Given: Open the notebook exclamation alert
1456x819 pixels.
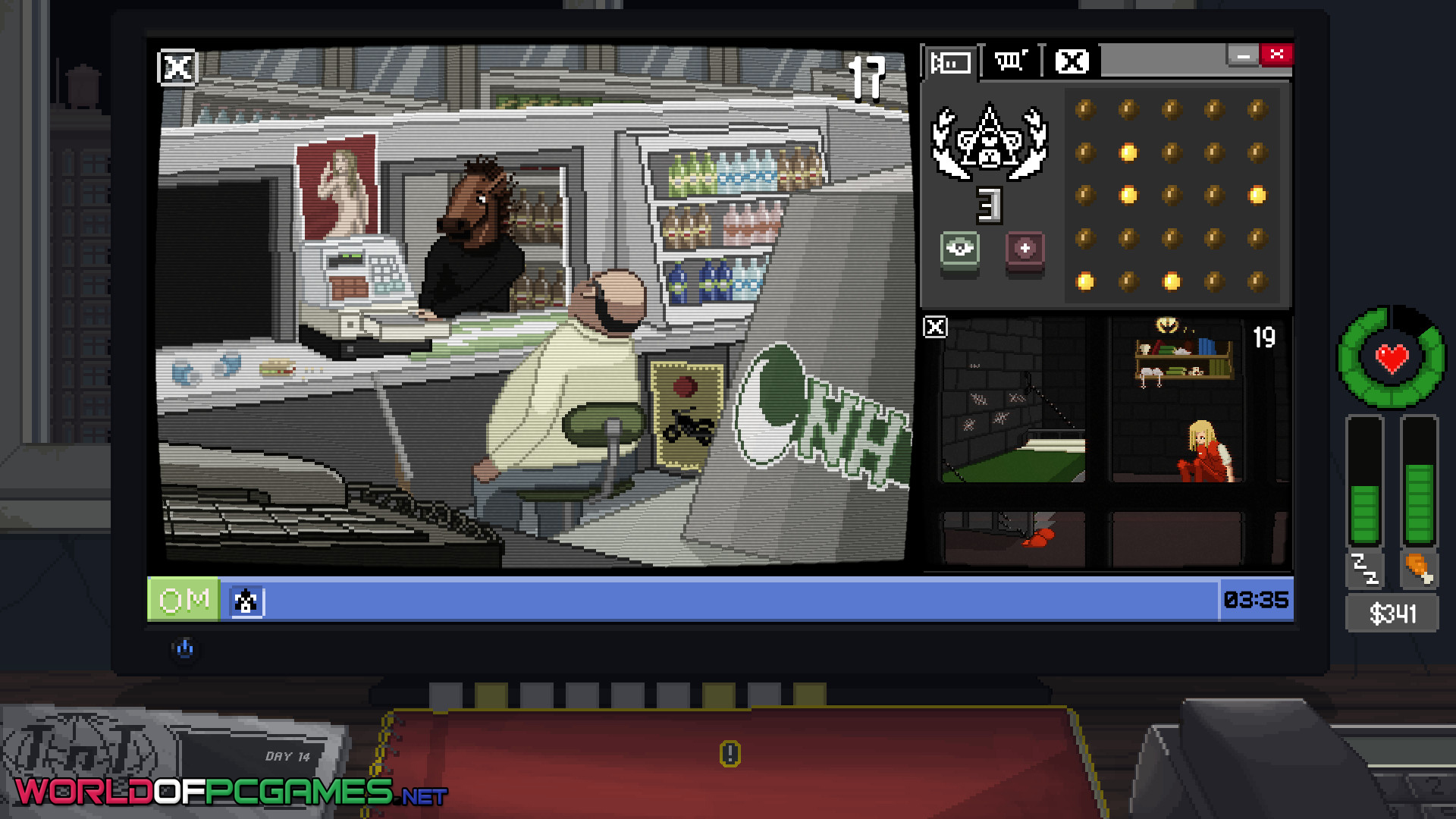Looking at the screenshot, I should (730, 754).
